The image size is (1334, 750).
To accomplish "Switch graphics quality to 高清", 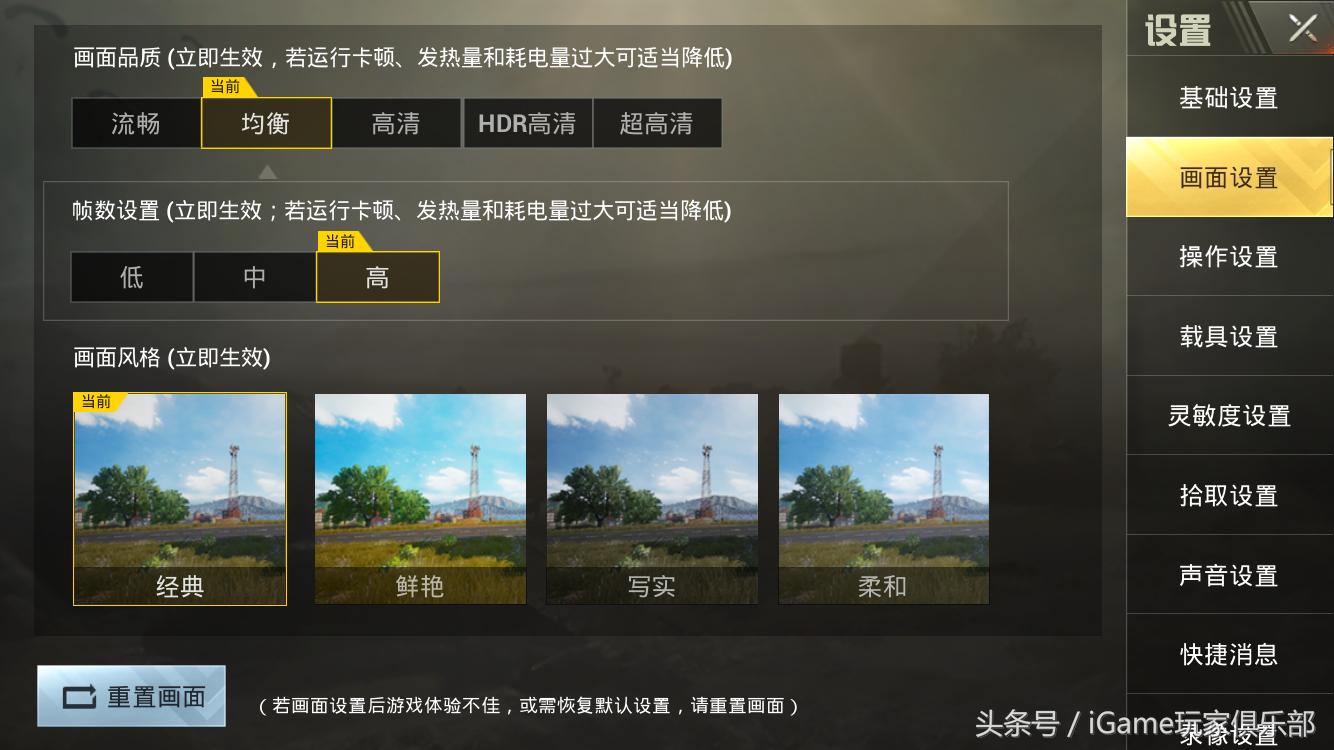I will click(x=396, y=122).
